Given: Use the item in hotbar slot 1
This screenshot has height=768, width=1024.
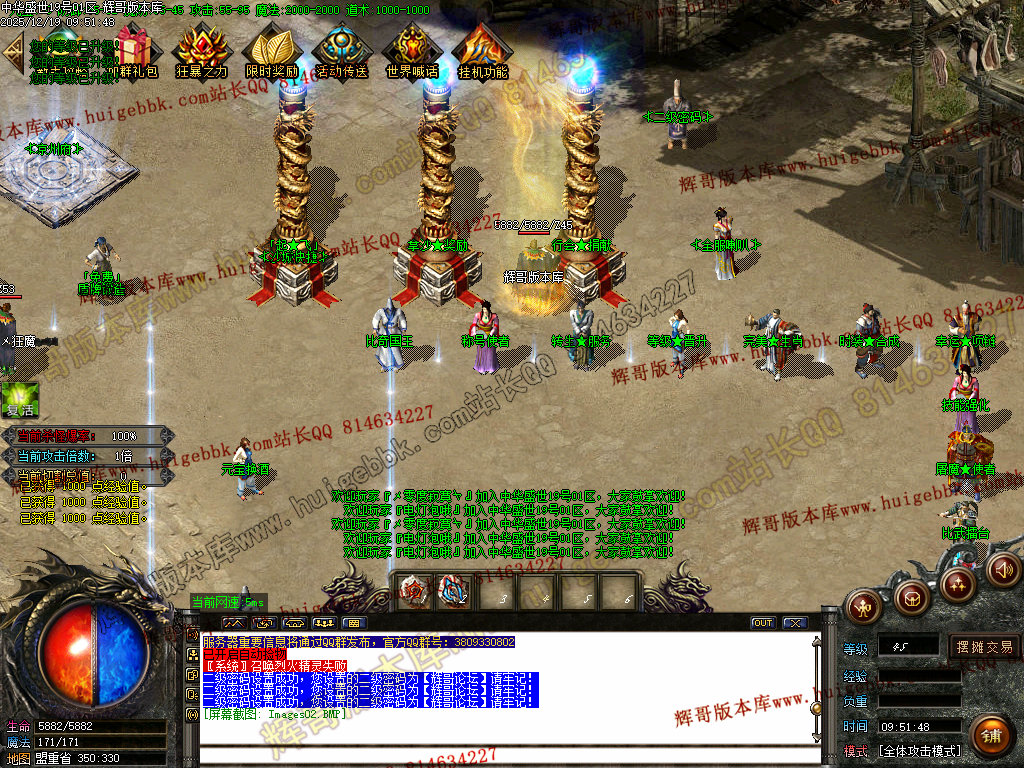Looking at the screenshot, I should tap(415, 591).
